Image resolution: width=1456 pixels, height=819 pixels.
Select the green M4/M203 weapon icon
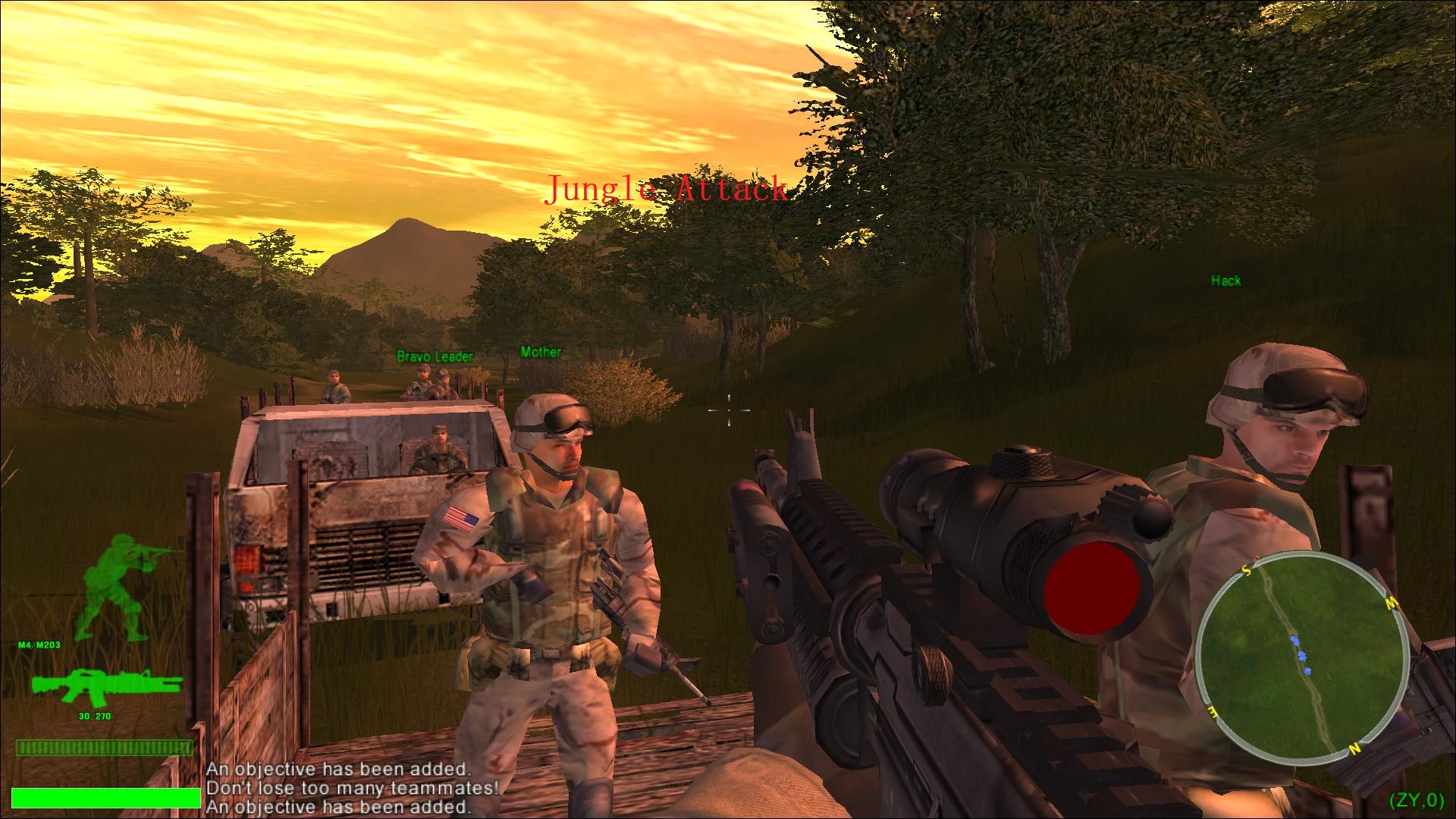(106, 687)
